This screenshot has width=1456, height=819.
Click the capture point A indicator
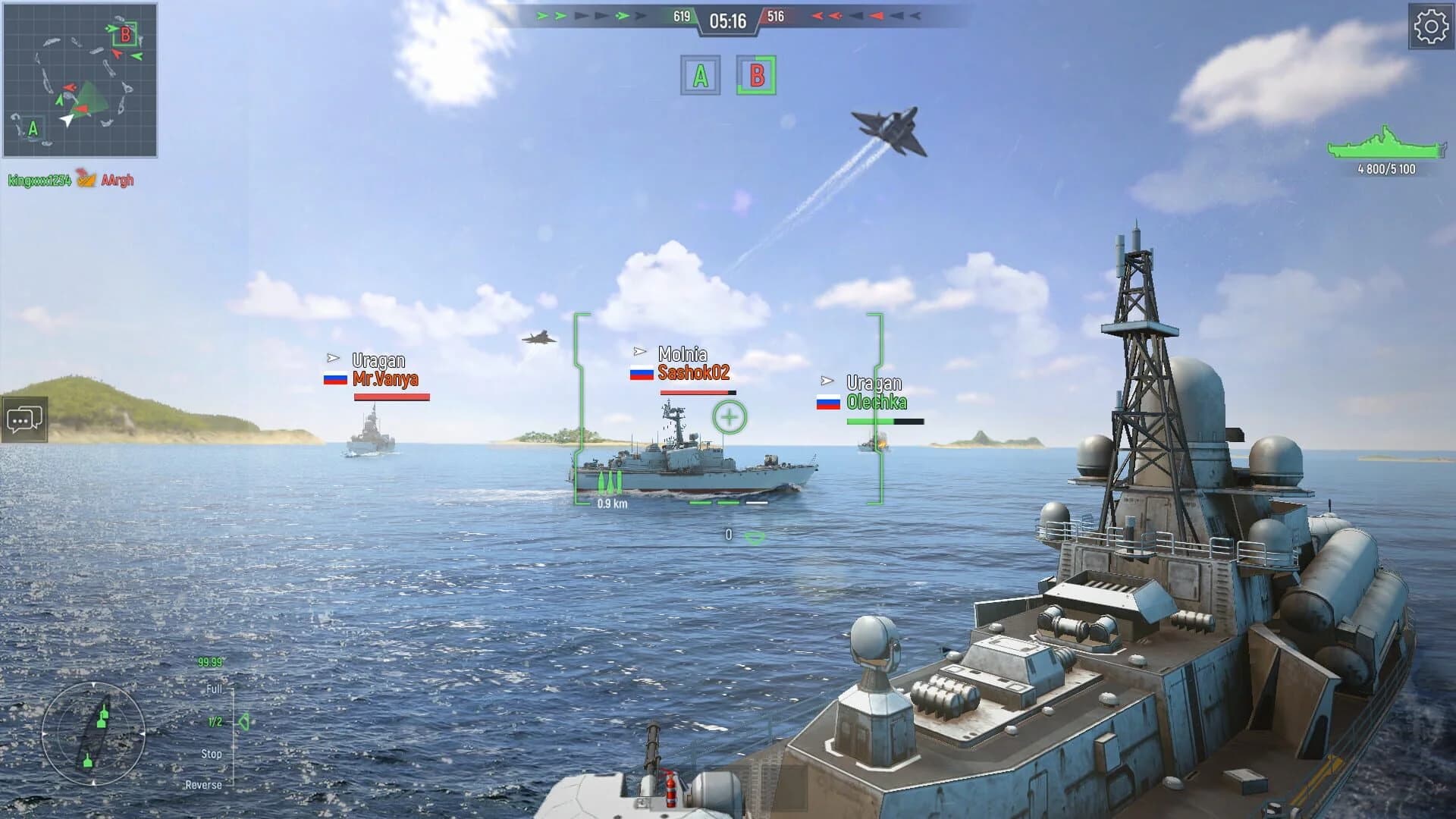pos(701,75)
